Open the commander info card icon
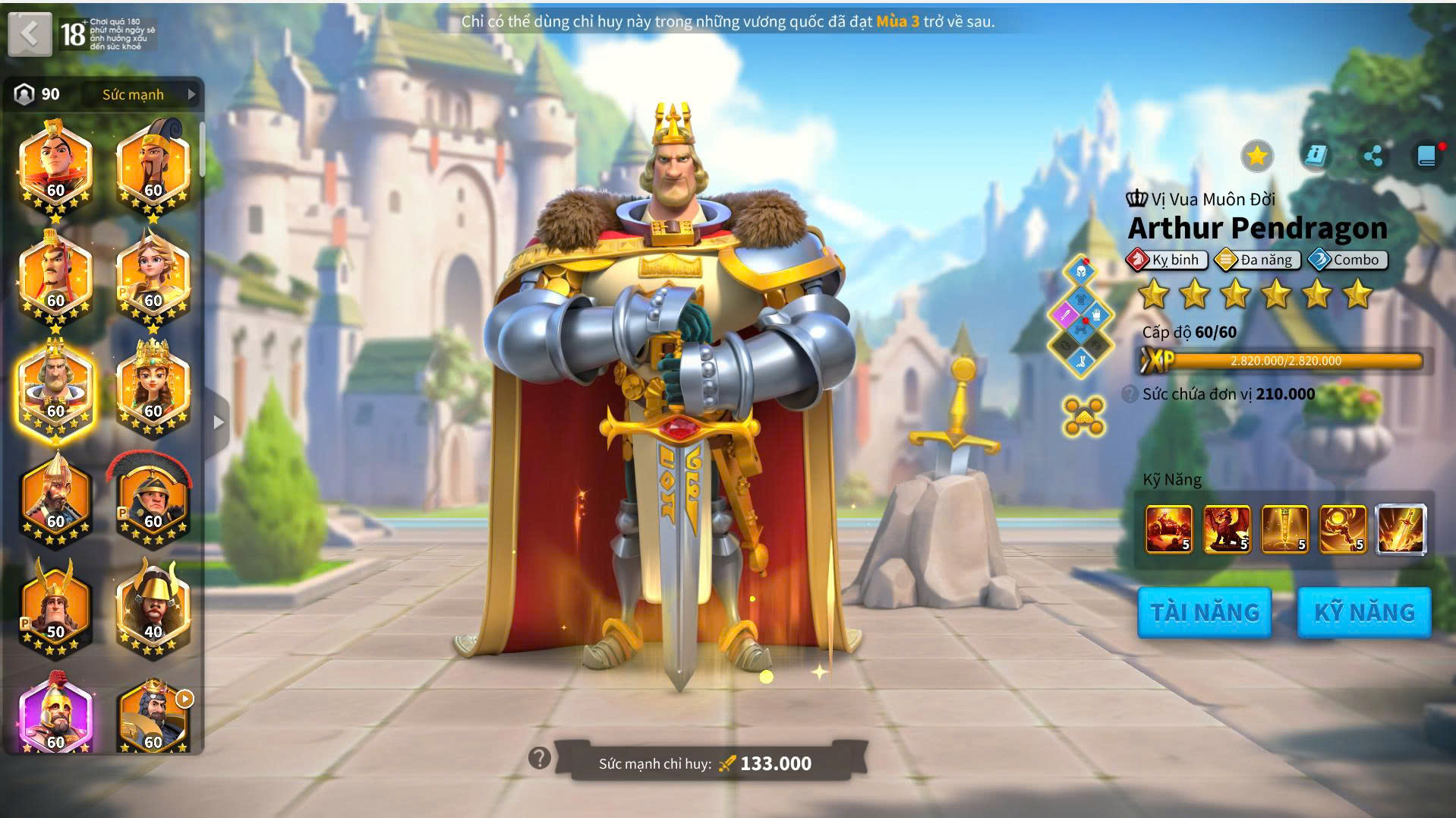The image size is (1456, 818). coord(1315,156)
